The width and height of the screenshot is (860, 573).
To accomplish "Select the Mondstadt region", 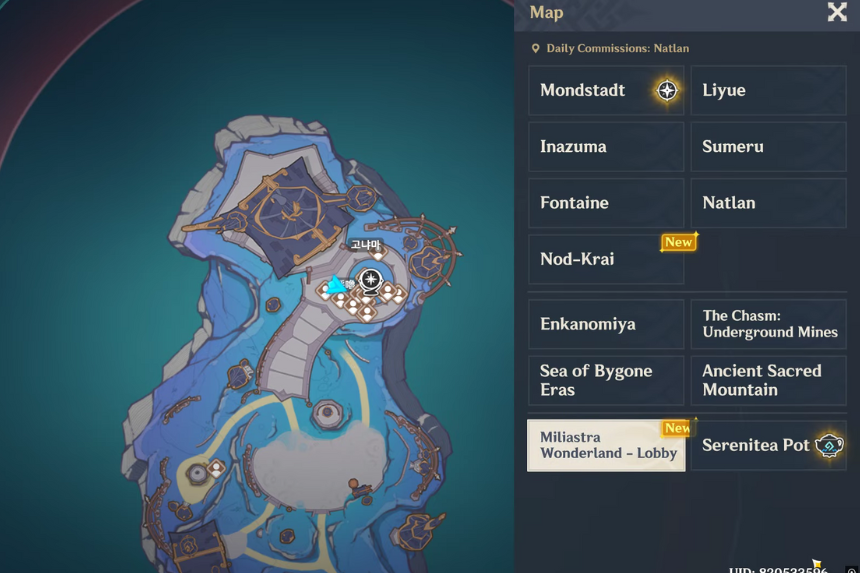I will tap(606, 90).
